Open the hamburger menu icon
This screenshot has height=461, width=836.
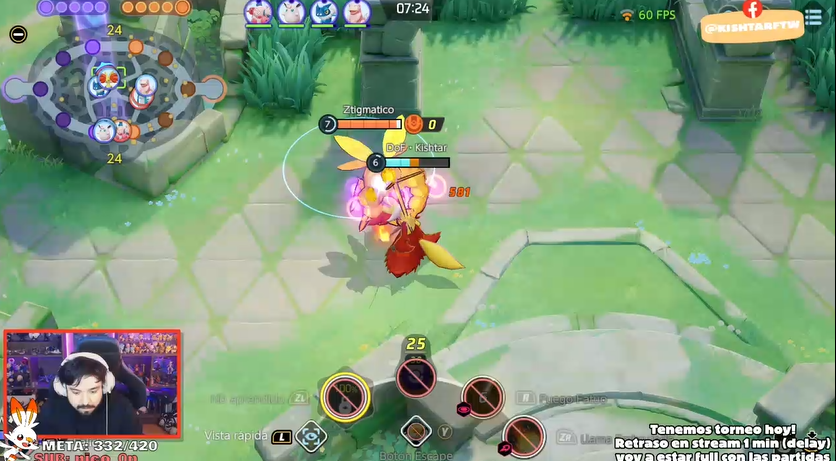coord(813,17)
